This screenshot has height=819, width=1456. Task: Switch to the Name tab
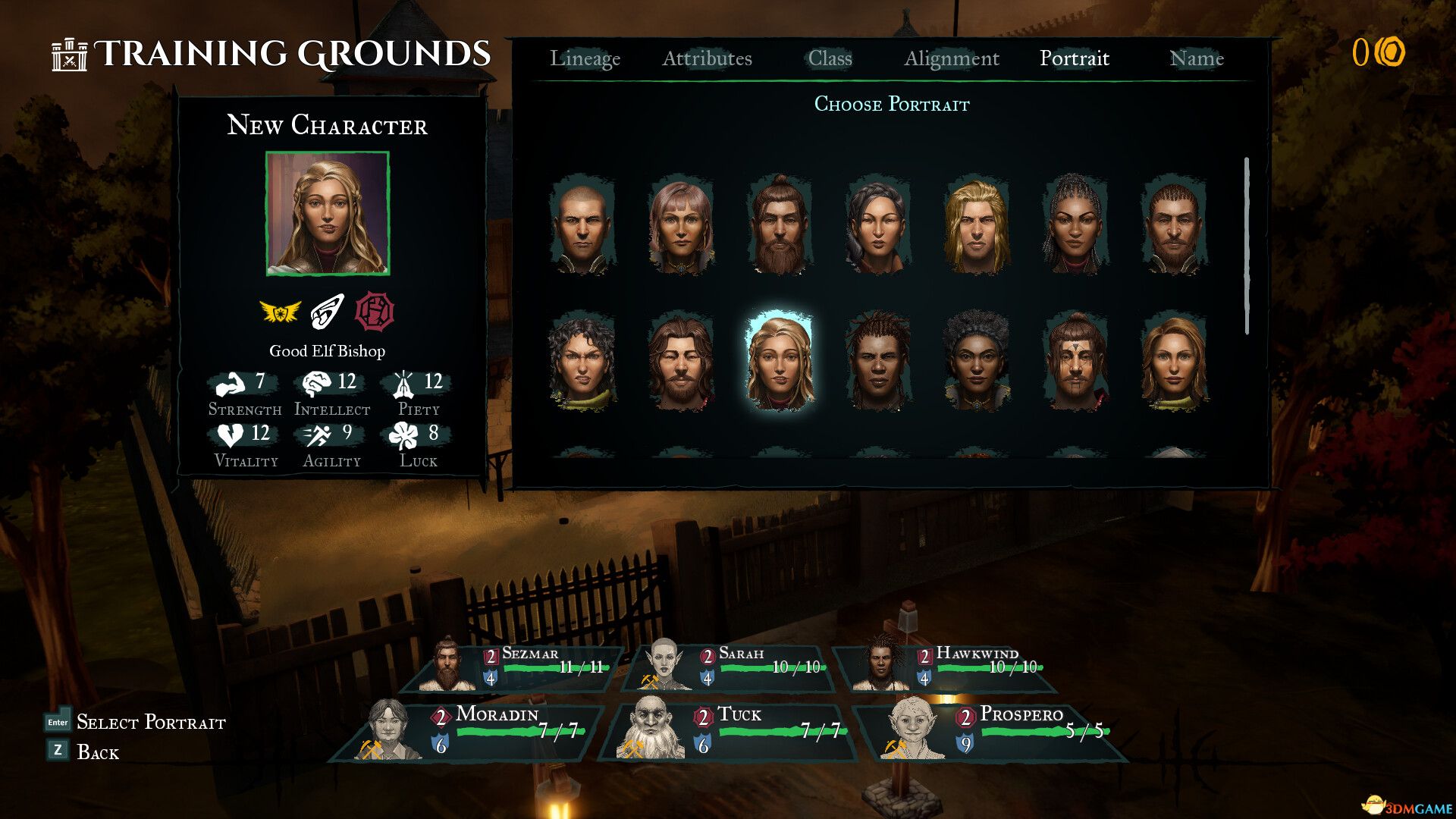pos(1197,58)
